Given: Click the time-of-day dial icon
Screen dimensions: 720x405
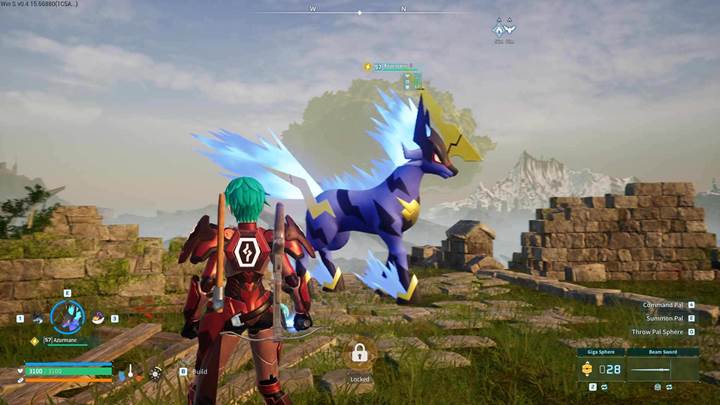Looking at the screenshot, I should click(155, 373).
